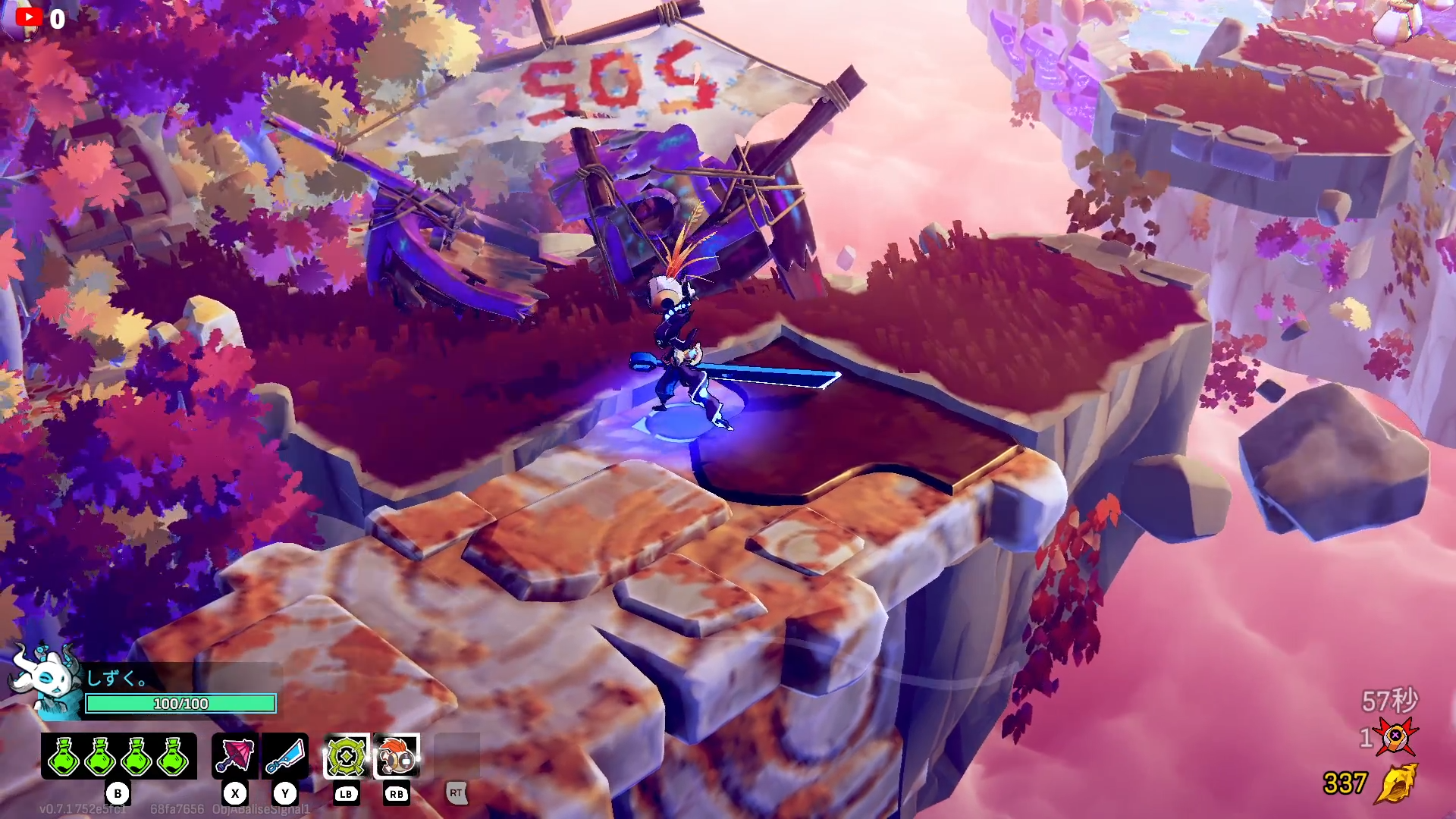Click the golden conch shell currency icon
This screenshot has height=819, width=1456.
click(x=1396, y=783)
